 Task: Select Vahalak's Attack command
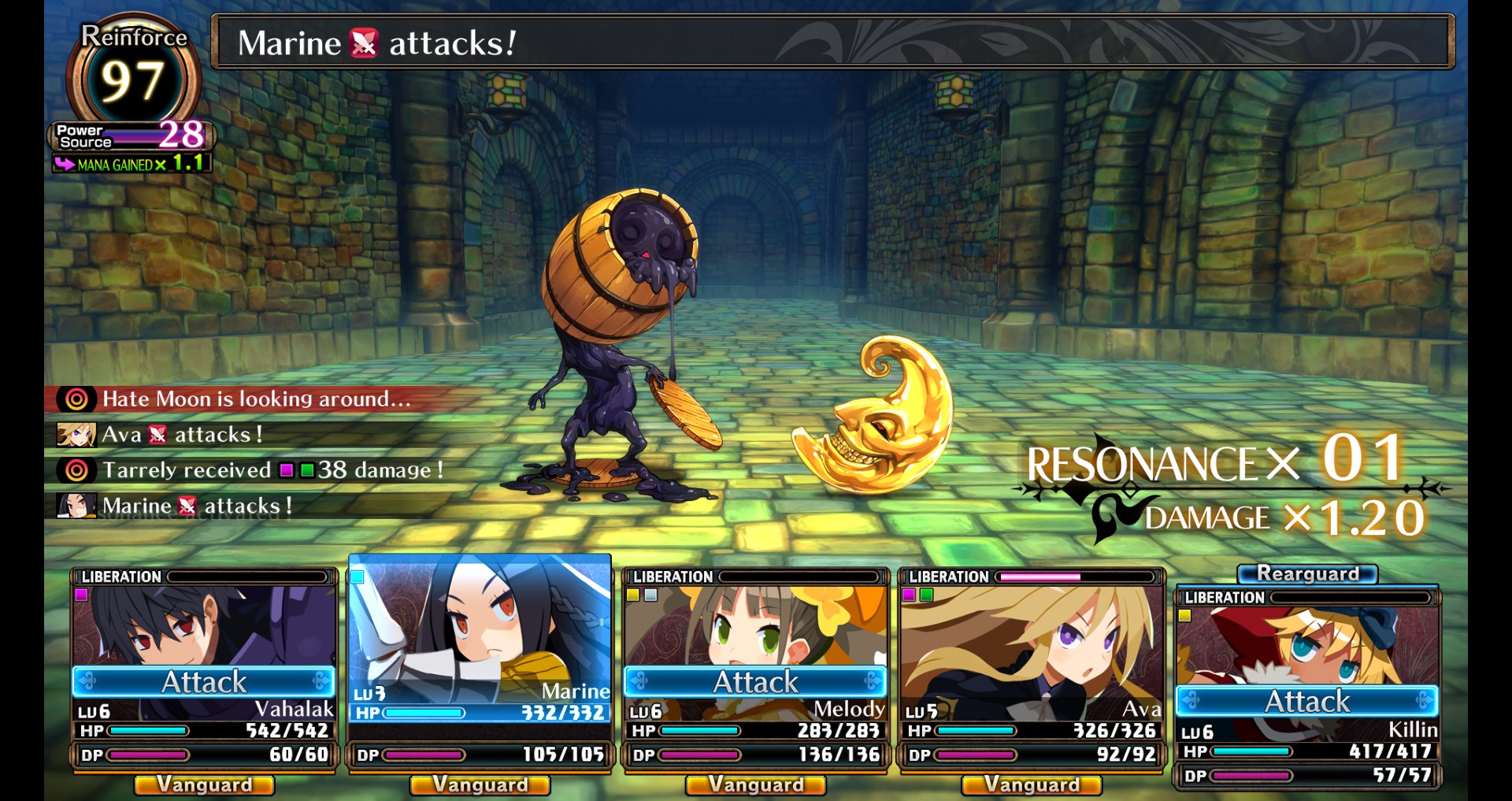click(x=204, y=681)
